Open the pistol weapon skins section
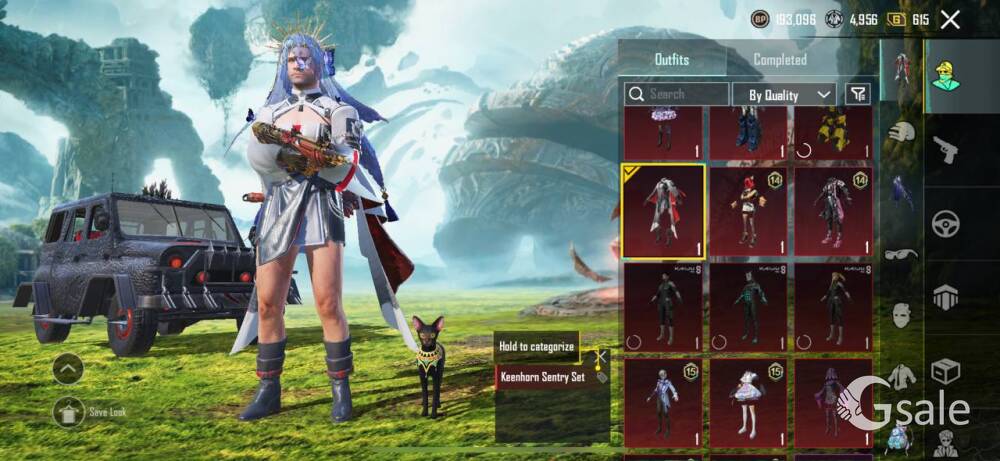Screen dimensions: 1000x461 (945, 150)
